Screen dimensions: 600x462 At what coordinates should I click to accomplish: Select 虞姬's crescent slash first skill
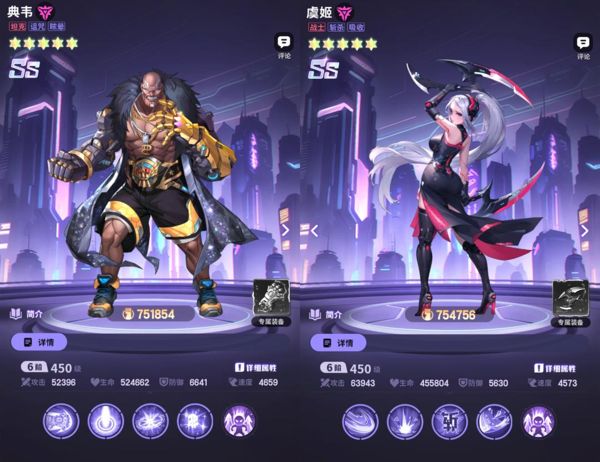coord(359,422)
